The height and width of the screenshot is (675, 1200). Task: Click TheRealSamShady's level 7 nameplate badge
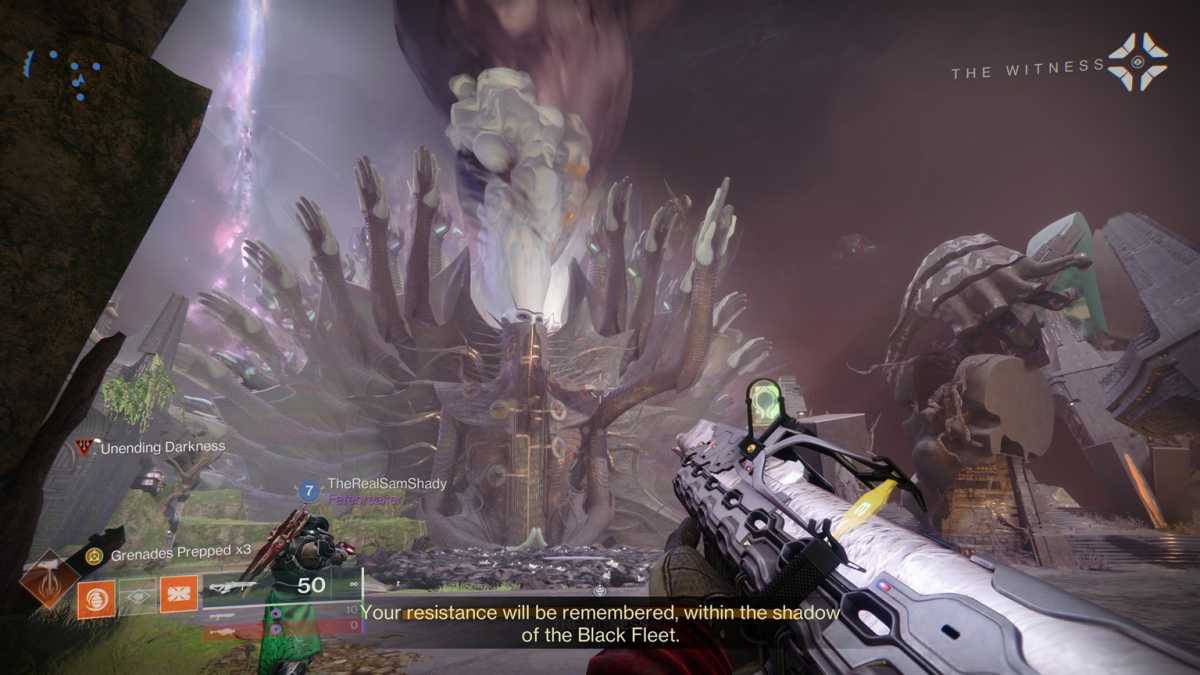tap(310, 491)
